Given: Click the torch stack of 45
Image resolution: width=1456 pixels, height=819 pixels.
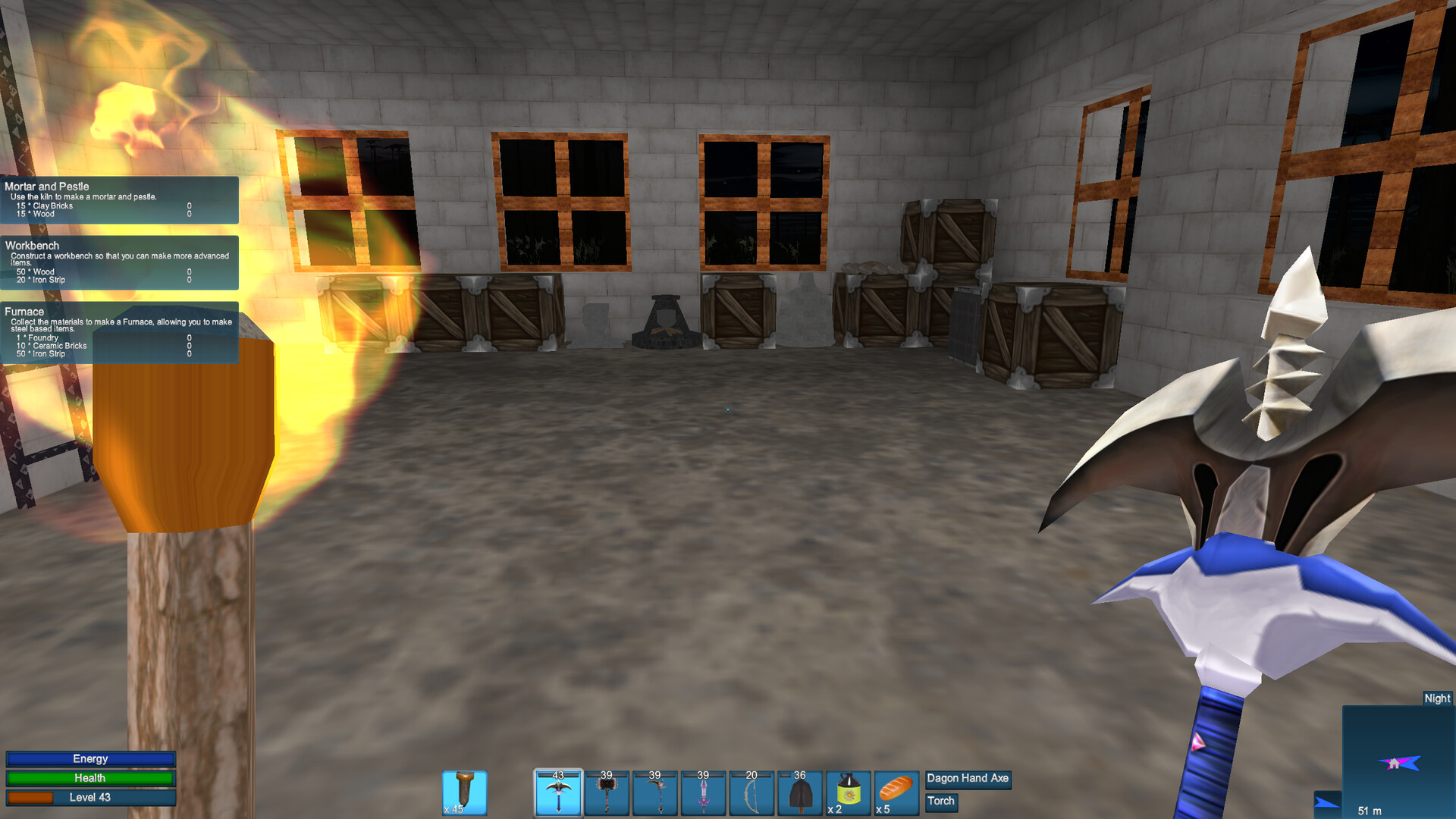Looking at the screenshot, I should (463, 791).
